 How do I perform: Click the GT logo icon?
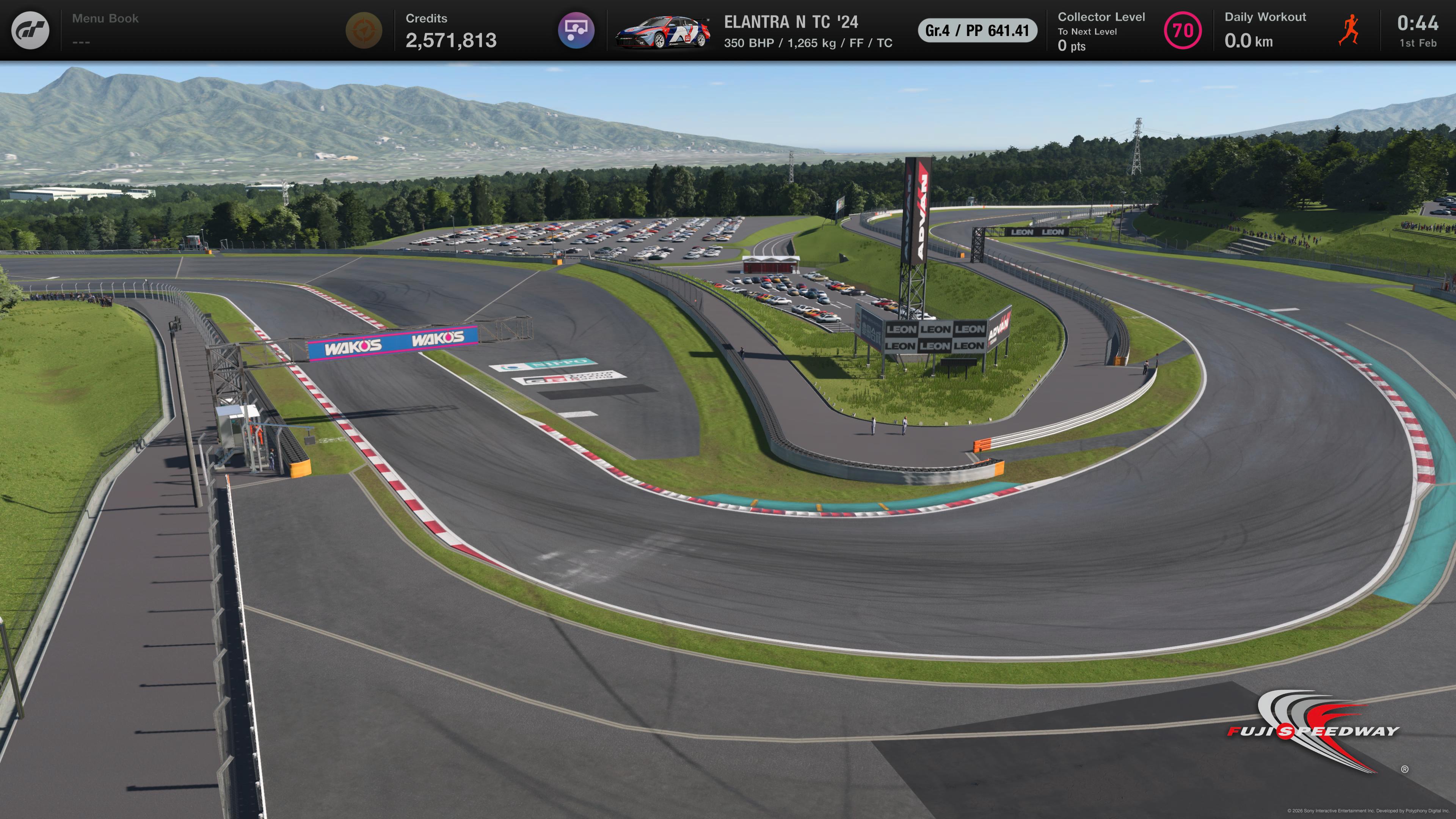(x=30, y=30)
